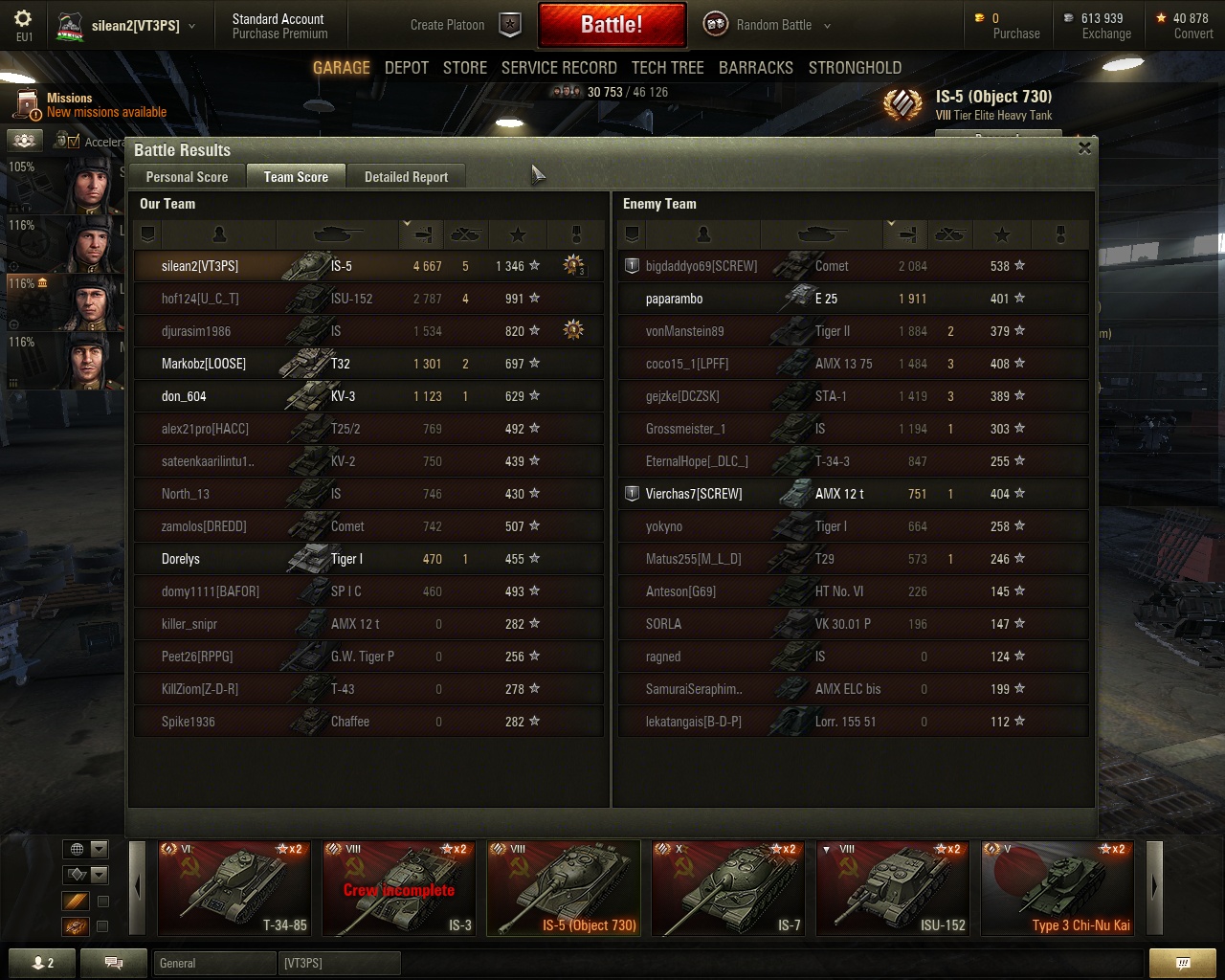Open the Detailed Report tab

tap(406, 177)
